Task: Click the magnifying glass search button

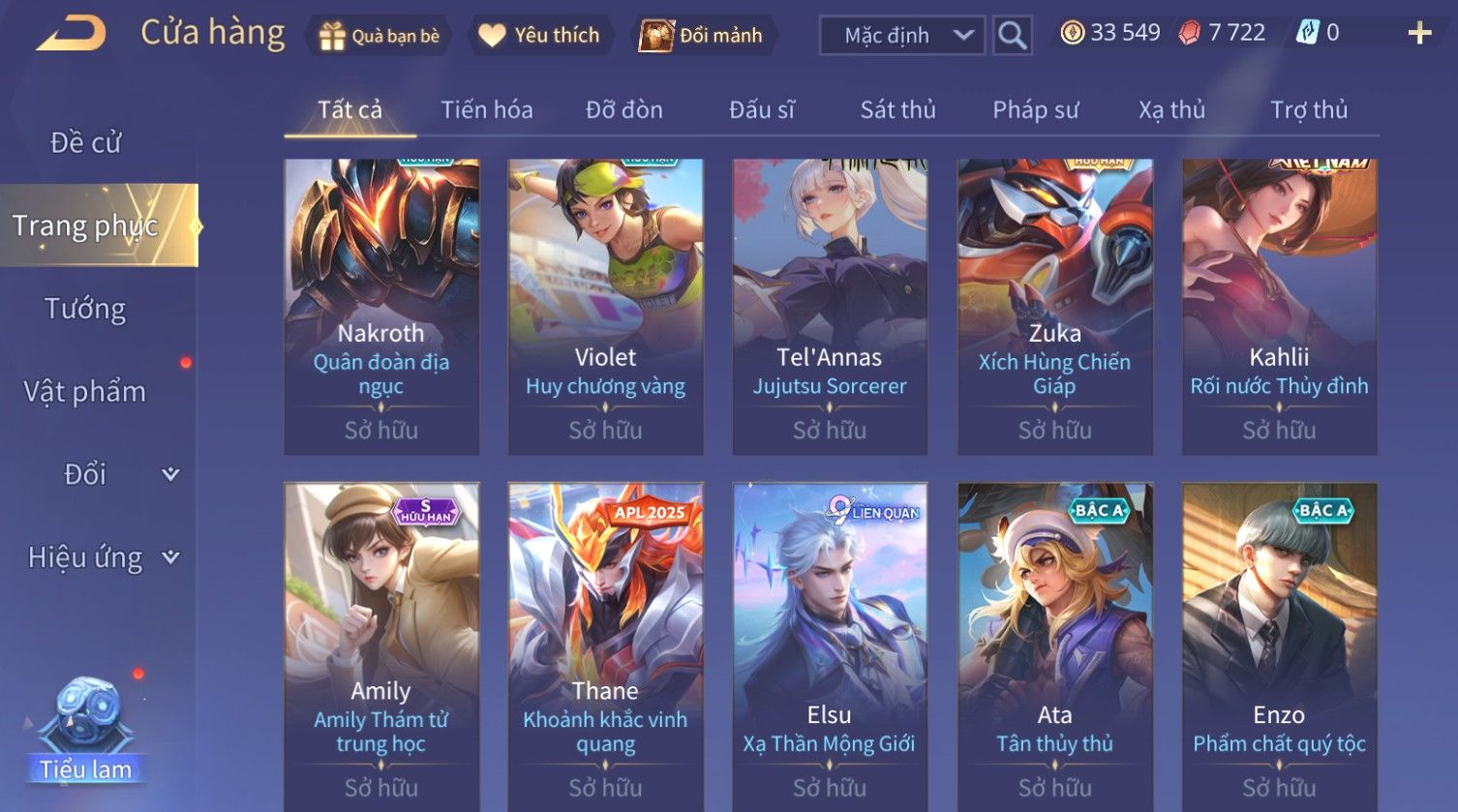Action: pos(1012,36)
